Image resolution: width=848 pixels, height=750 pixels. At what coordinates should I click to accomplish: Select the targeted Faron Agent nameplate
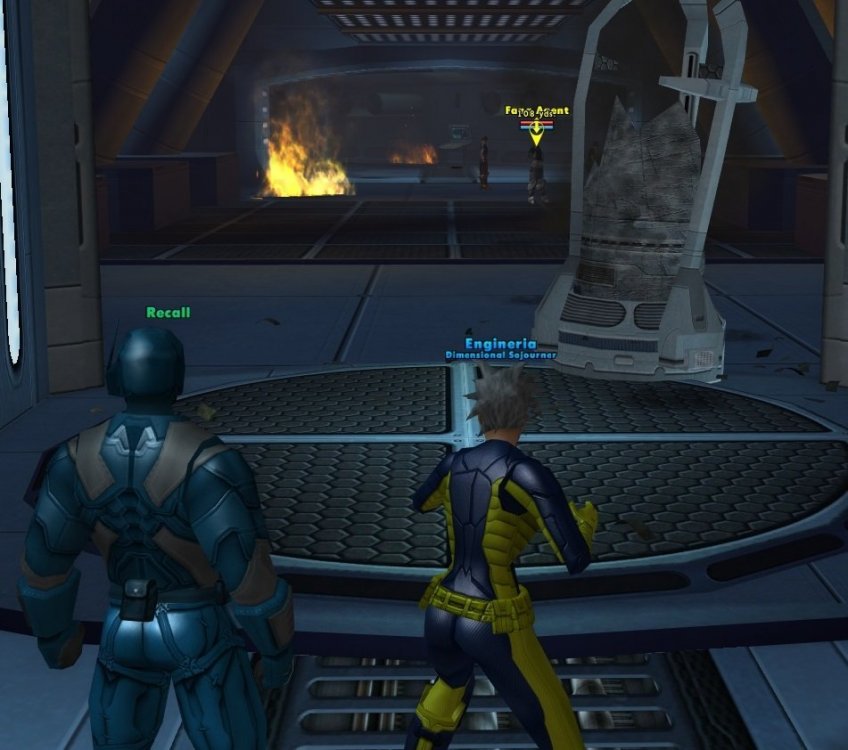tap(537, 111)
